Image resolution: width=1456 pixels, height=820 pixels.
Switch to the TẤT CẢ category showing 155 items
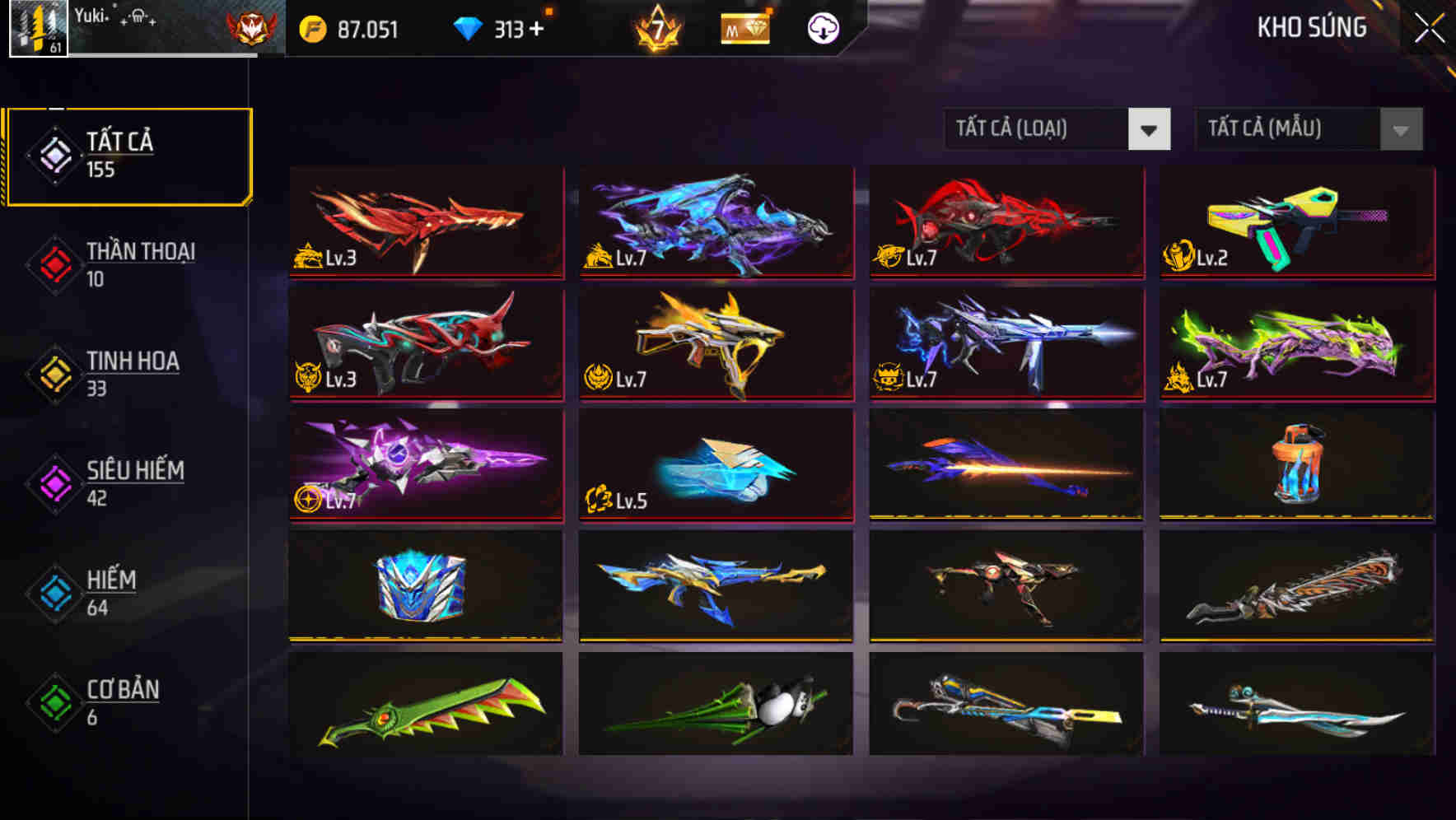click(128, 154)
